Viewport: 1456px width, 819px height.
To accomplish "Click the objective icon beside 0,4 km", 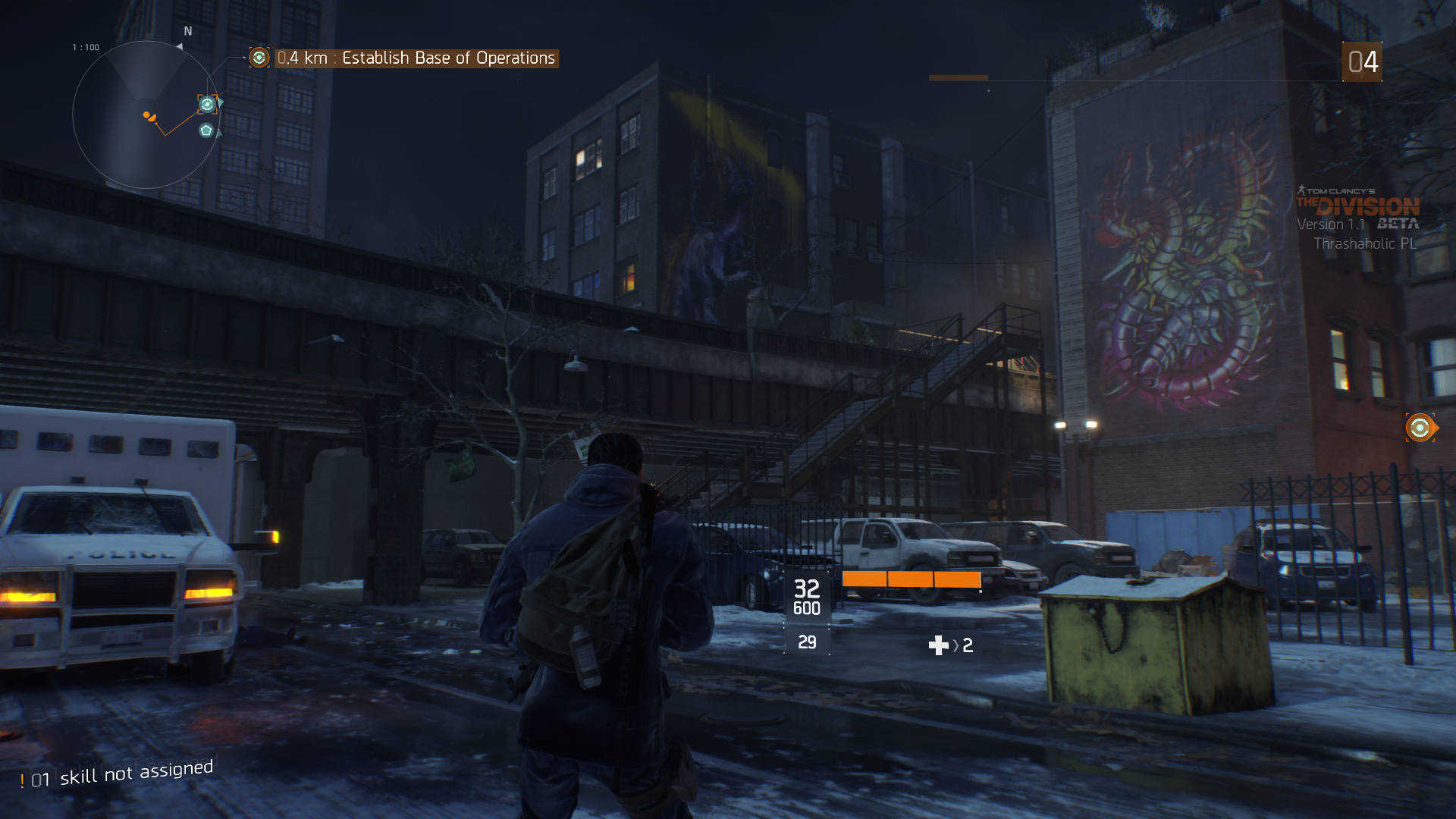I will [x=259, y=58].
